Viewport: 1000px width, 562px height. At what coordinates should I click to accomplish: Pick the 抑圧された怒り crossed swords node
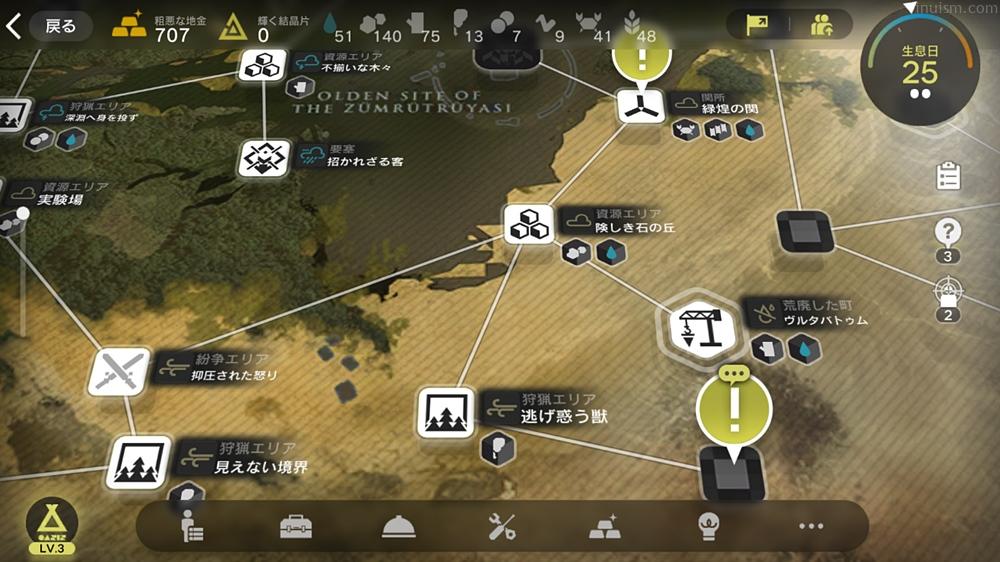[119, 372]
